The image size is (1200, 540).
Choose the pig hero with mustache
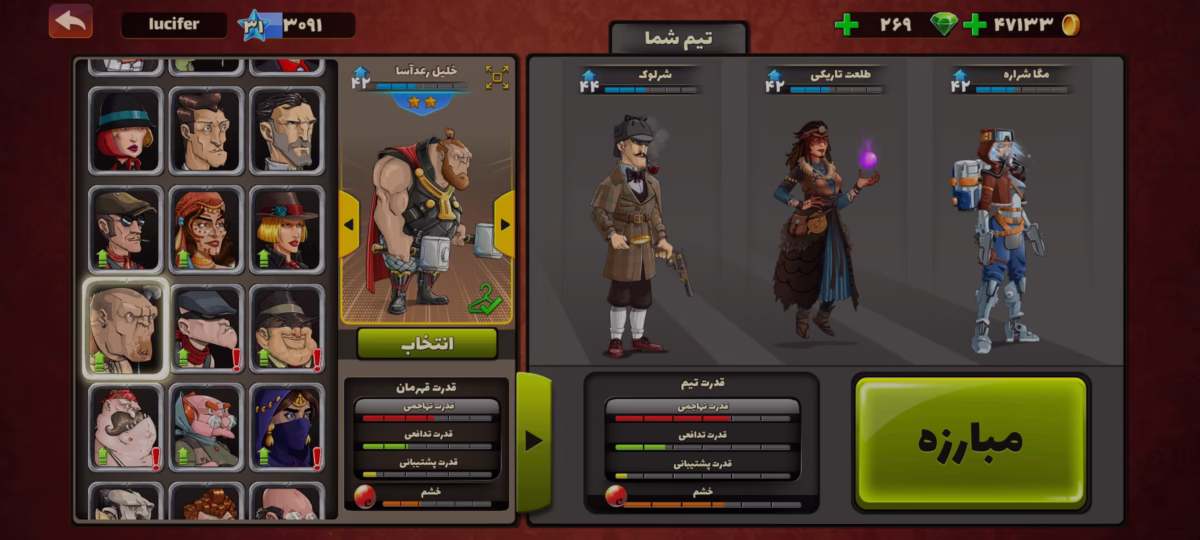coord(125,428)
